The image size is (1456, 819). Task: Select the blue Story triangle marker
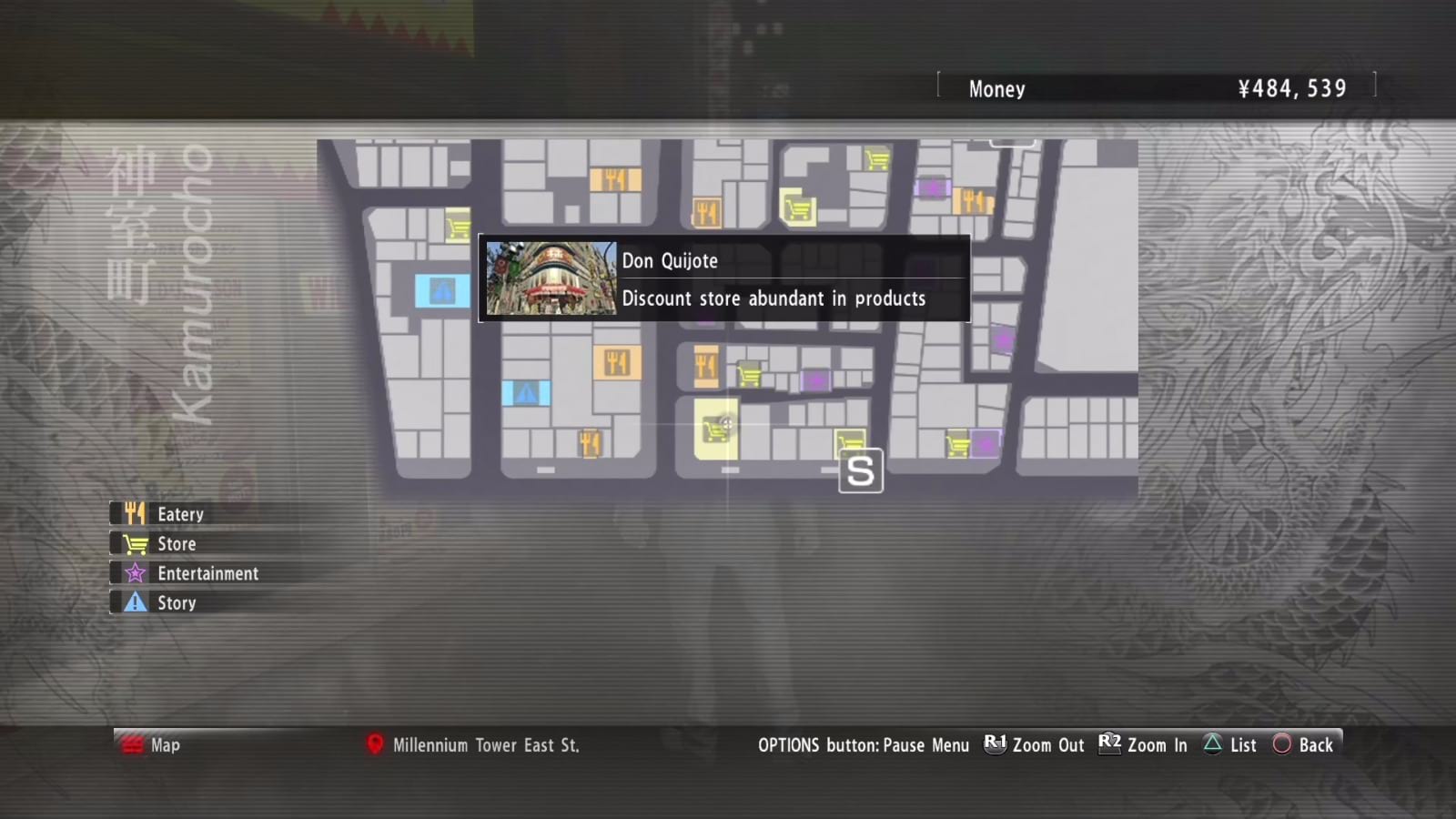coord(443,292)
